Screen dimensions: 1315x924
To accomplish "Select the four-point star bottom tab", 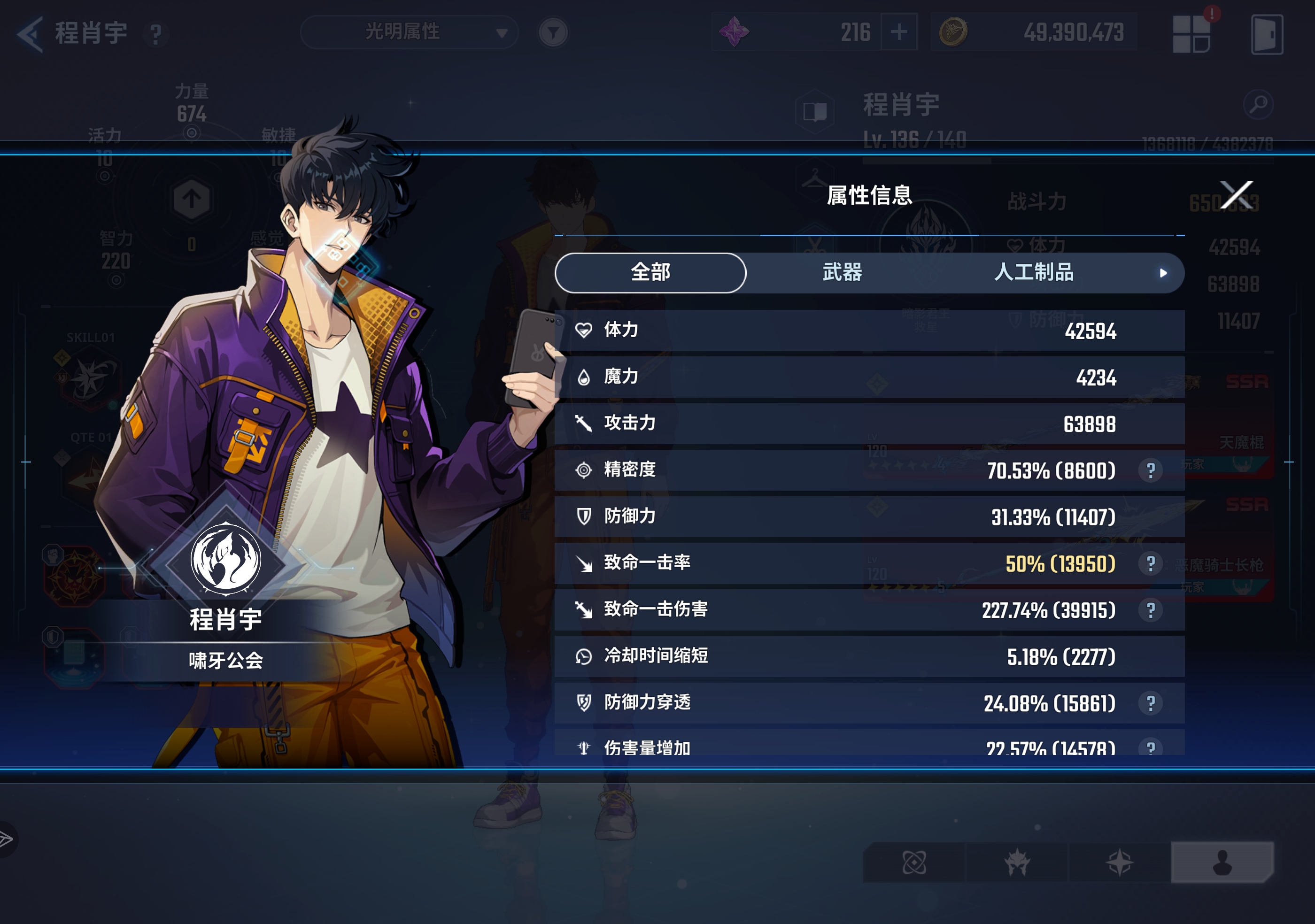I will 1119,862.
